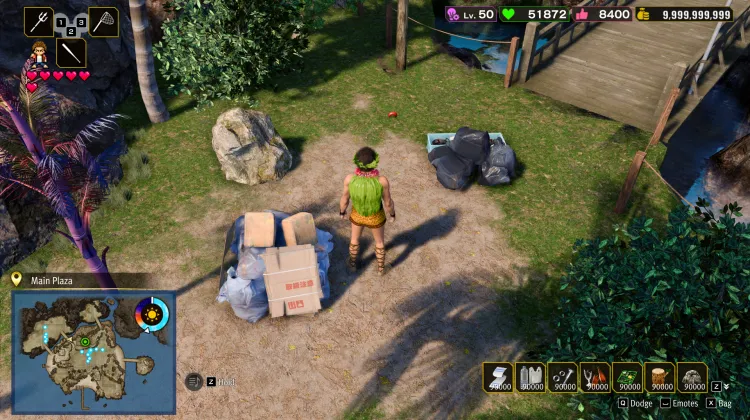
Task: Click the player character portrait
Action: click(x=41, y=53)
